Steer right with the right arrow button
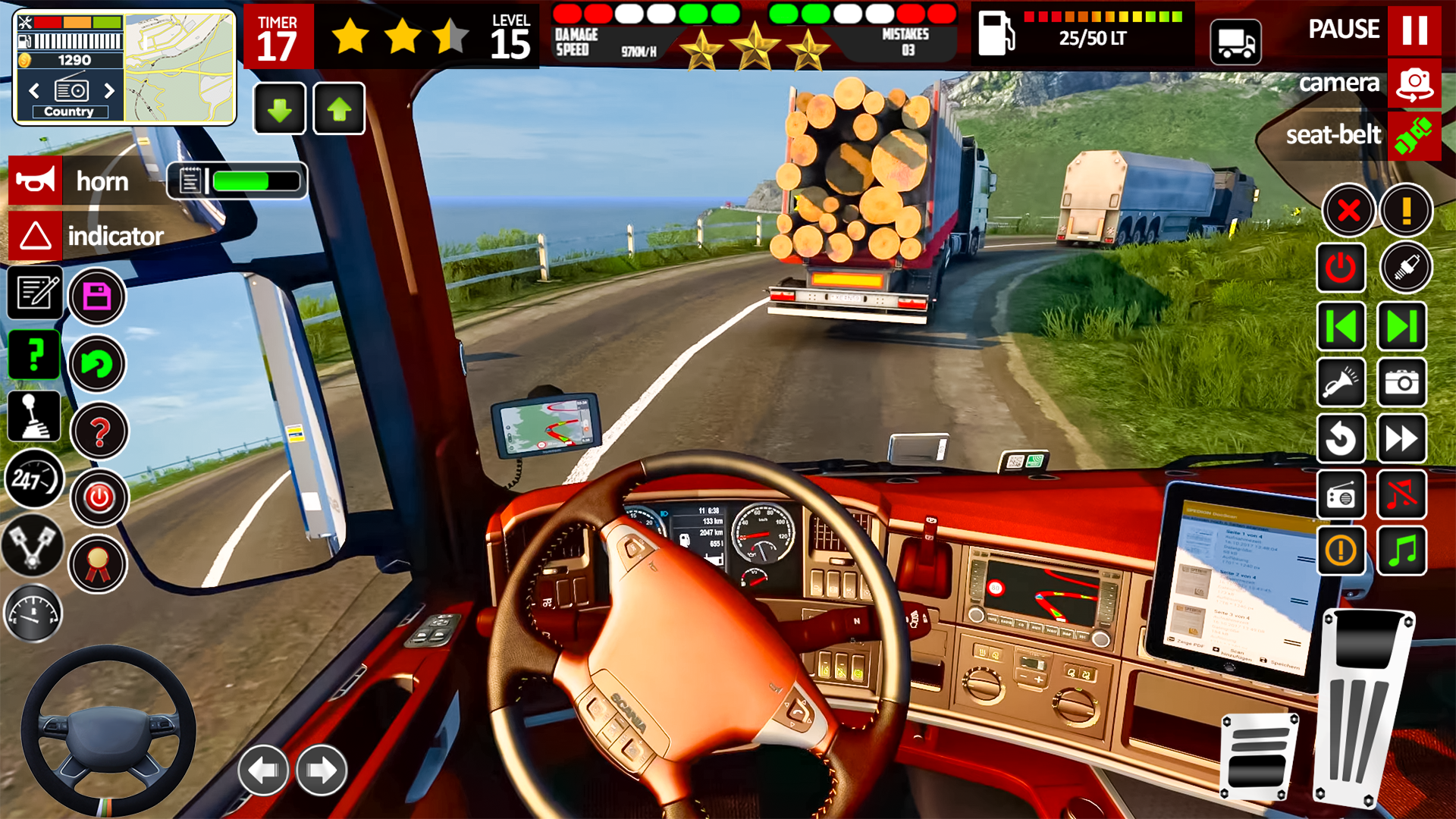The width and height of the screenshot is (1456, 819). click(x=322, y=770)
